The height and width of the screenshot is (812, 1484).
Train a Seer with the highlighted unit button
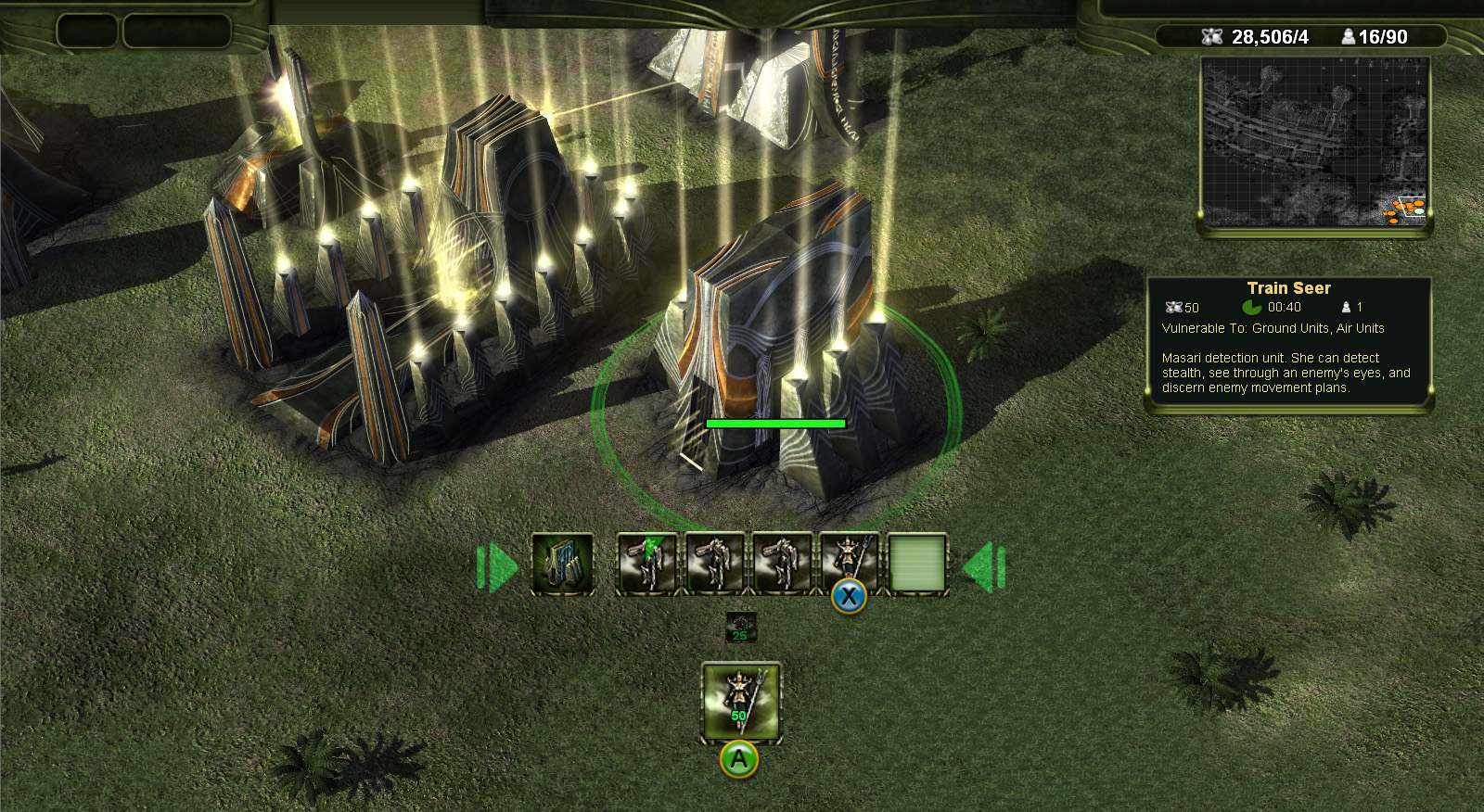(x=740, y=701)
